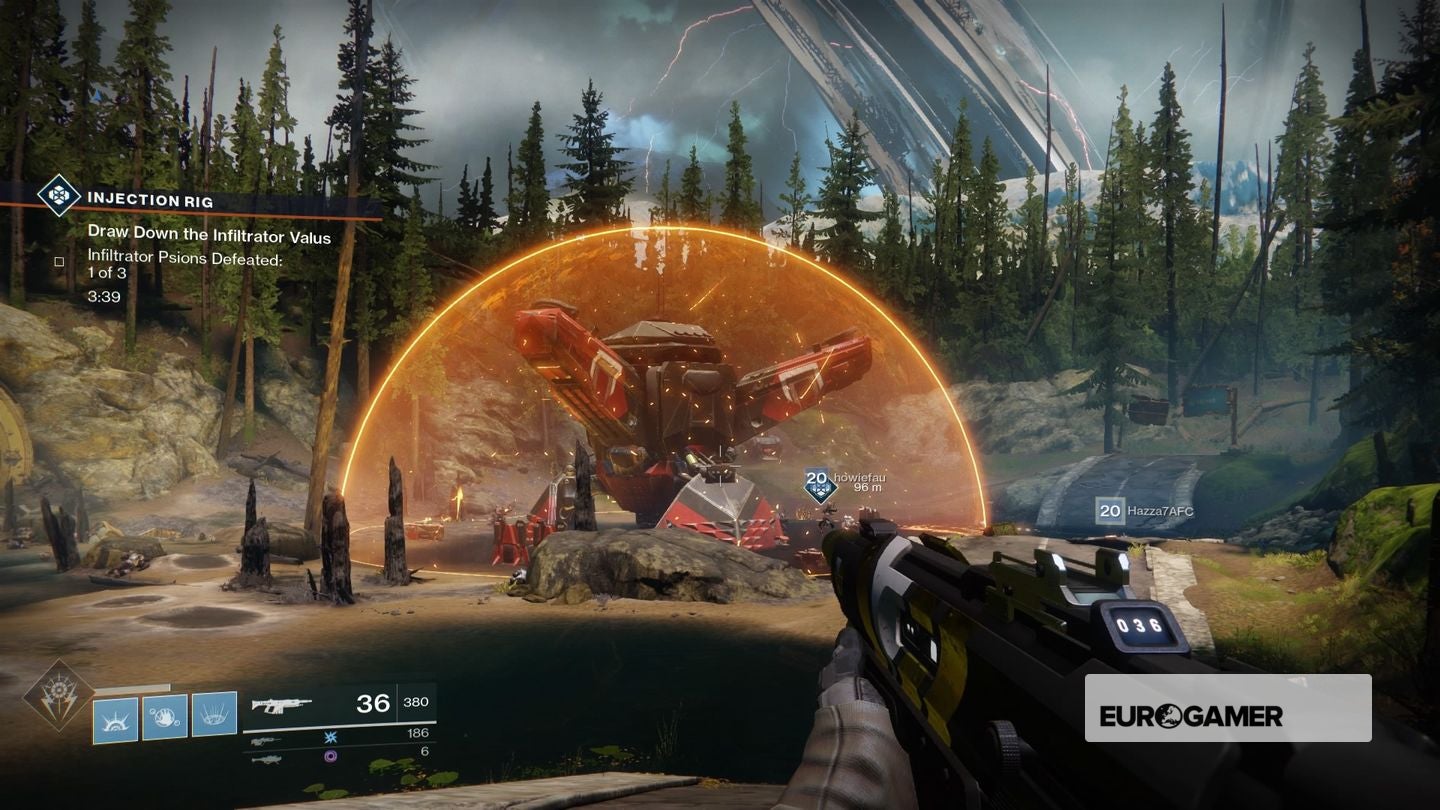This screenshot has width=1440, height=810.
Task: Click the 3:39 event countdown timer
Action: pyautogui.click(x=106, y=295)
